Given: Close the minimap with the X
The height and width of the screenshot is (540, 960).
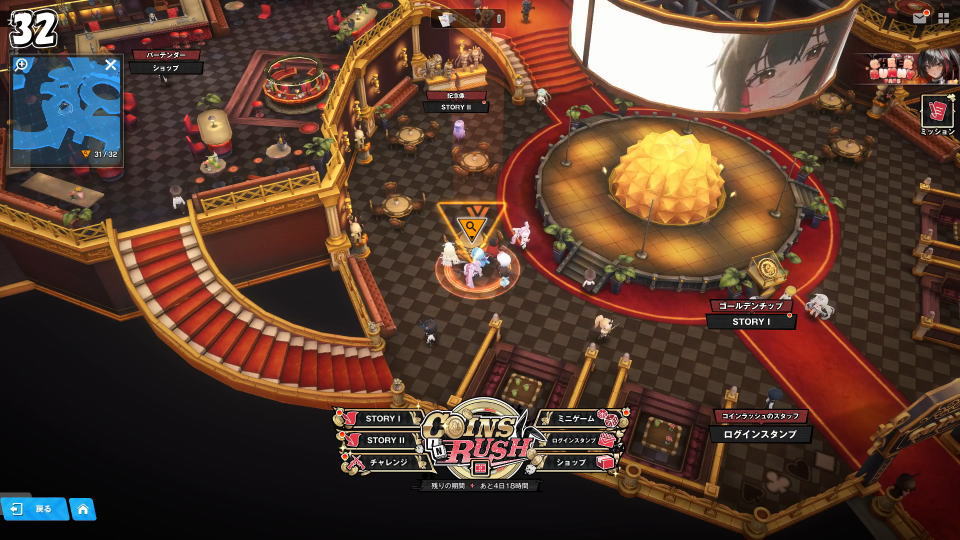Looking at the screenshot, I should click(x=111, y=65).
